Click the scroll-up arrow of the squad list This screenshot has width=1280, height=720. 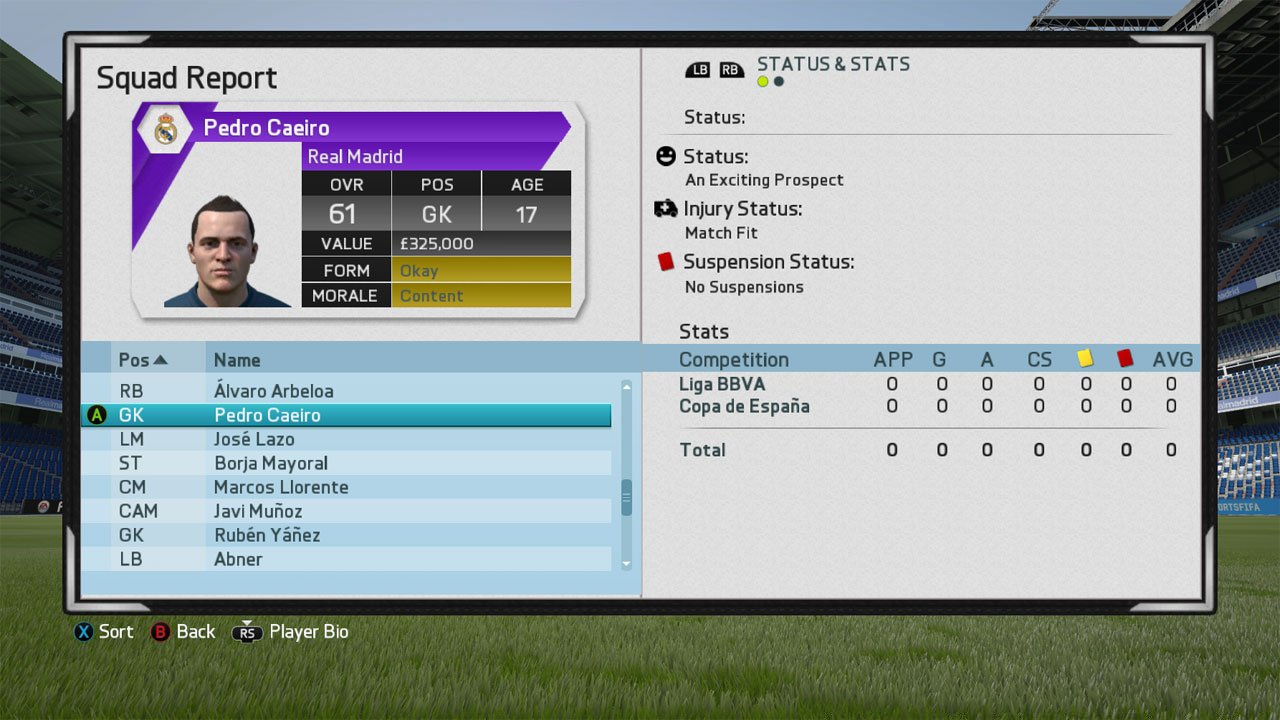(627, 386)
